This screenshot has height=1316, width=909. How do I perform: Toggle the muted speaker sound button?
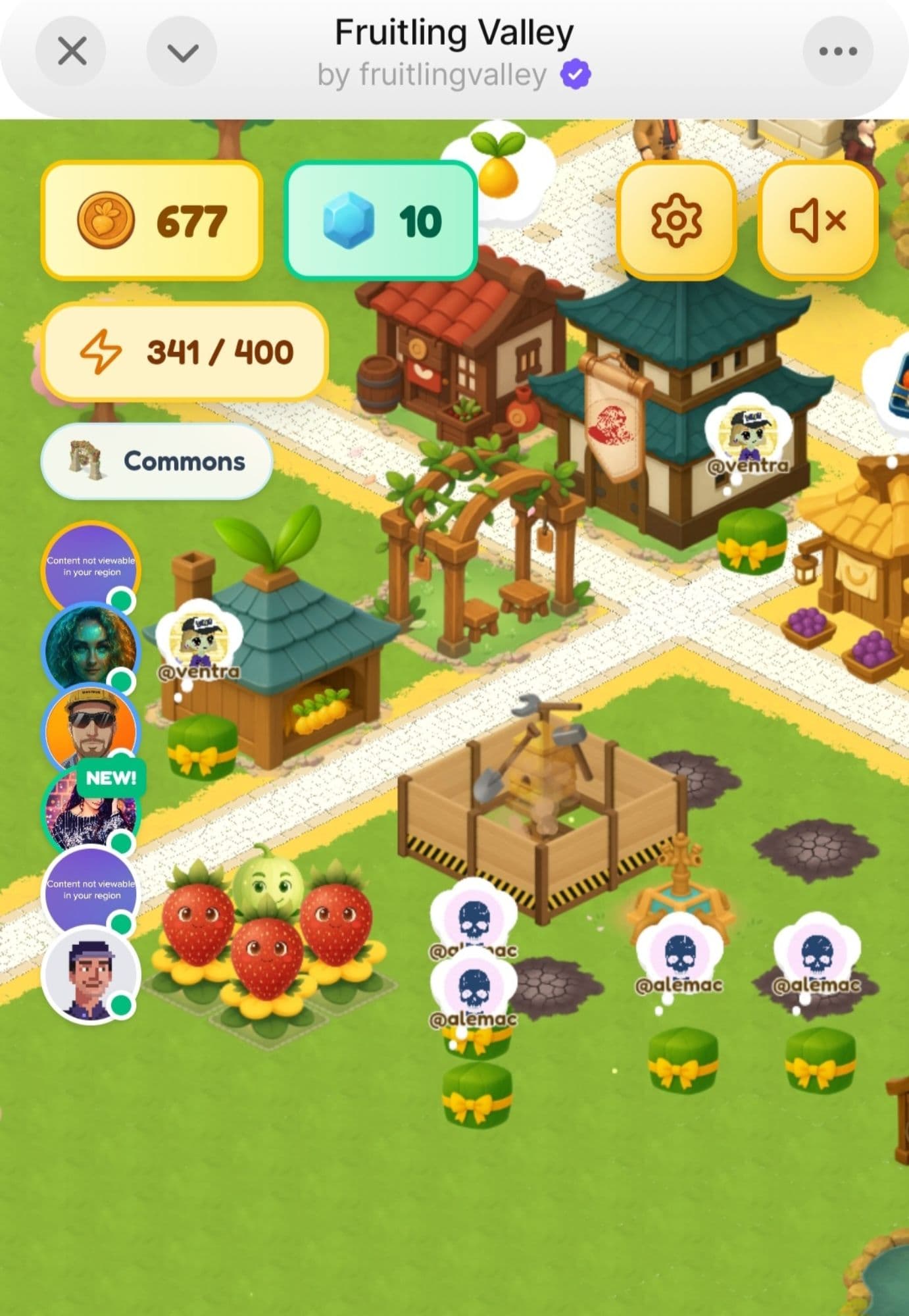(818, 220)
